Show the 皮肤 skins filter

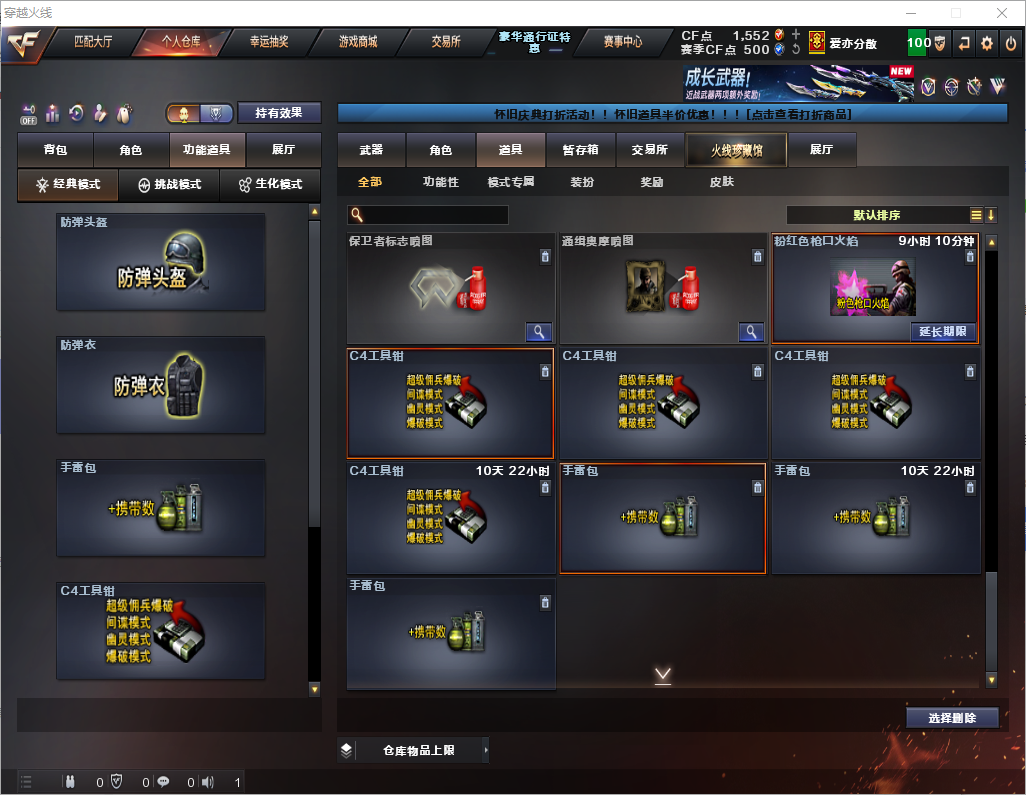[x=721, y=182]
